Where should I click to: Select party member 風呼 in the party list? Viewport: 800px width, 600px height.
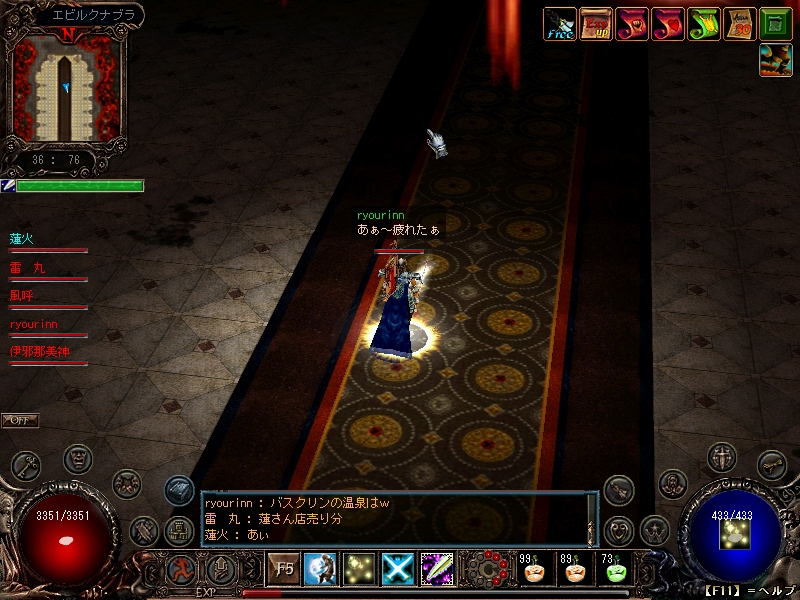tap(22, 296)
